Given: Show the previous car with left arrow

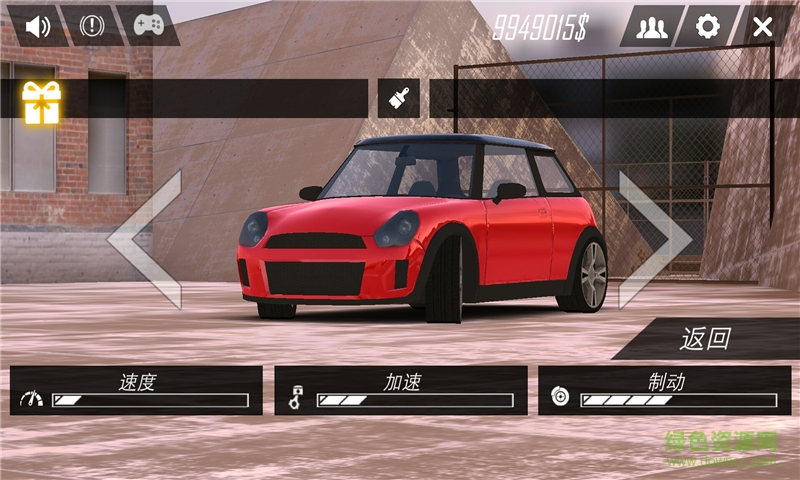Looking at the screenshot, I should click(148, 240).
